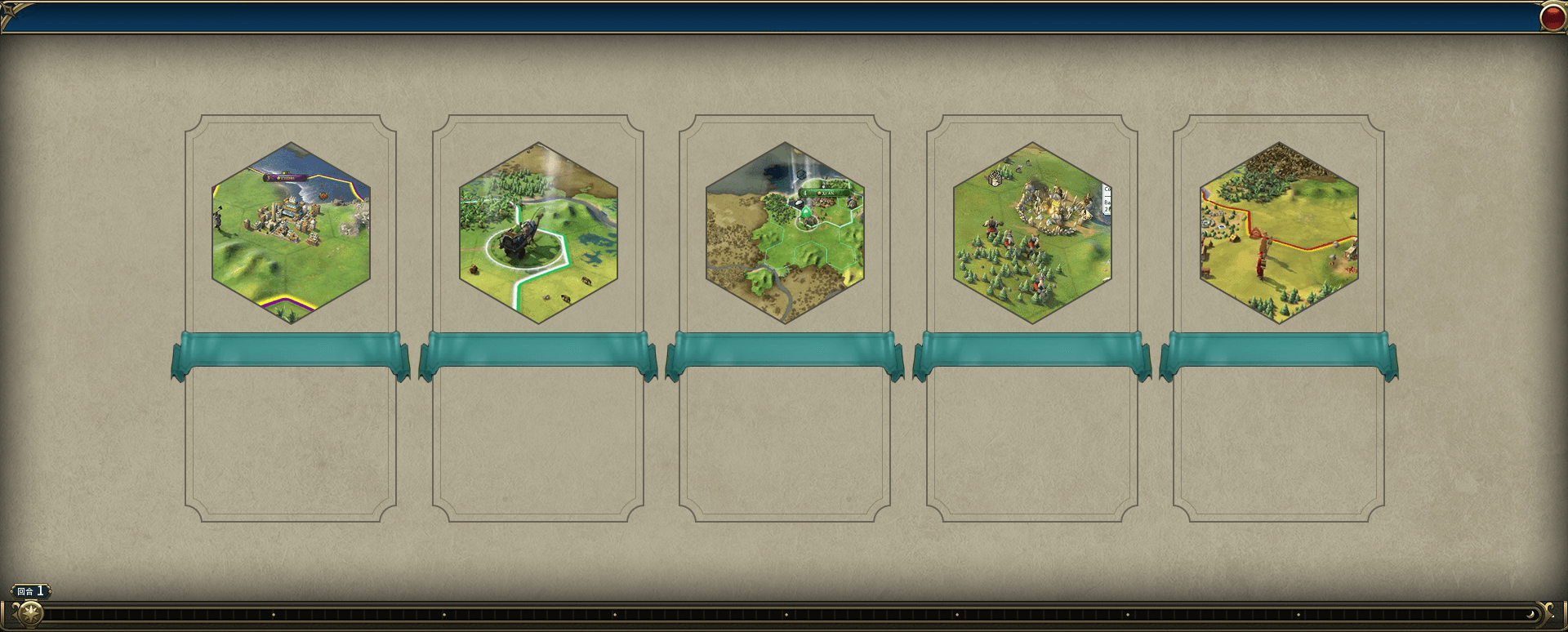Select the coastal city moment thumbnail
Viewport: 1568px width, 632px height.
tap(291, 233)
